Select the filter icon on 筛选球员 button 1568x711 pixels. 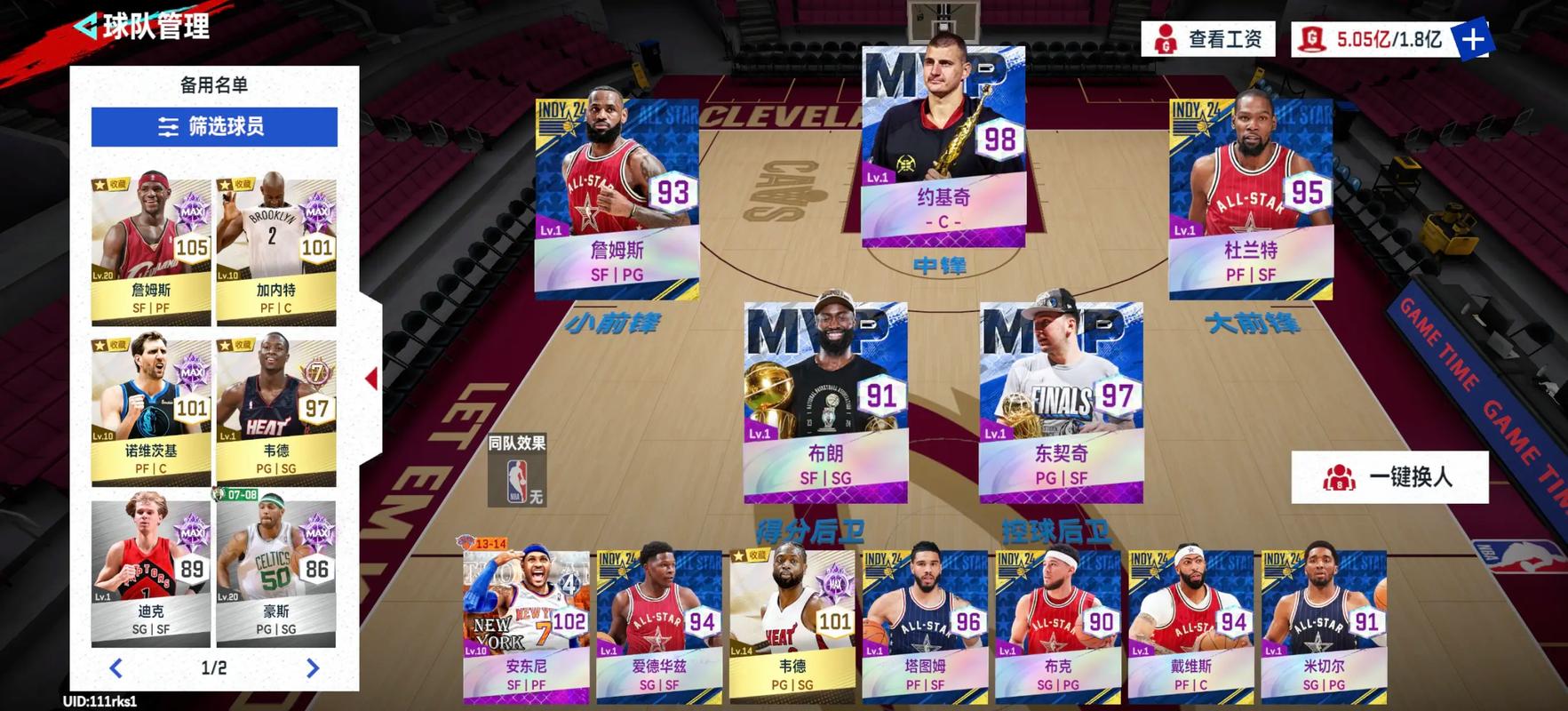(169, 127)
